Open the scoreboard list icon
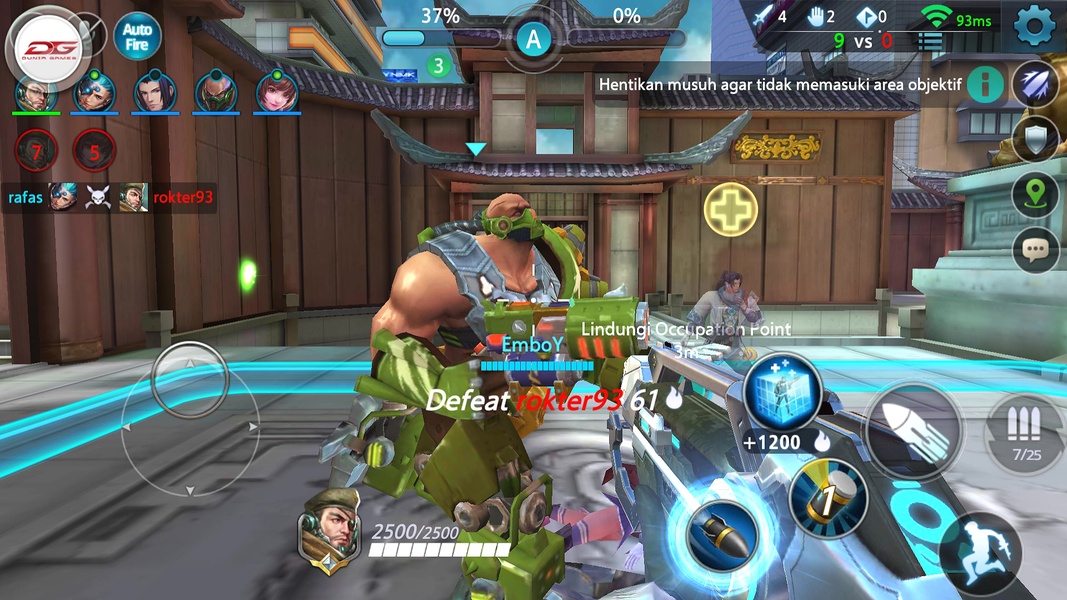 pos(932,42)
